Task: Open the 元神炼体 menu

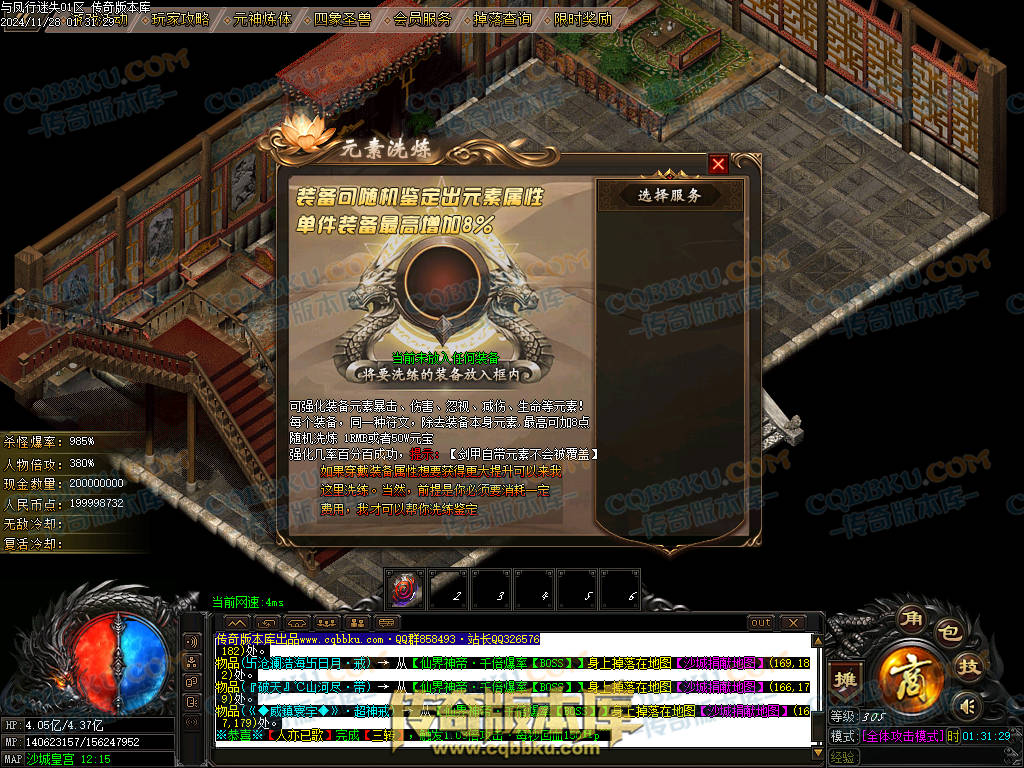Action: coord(263,19)
